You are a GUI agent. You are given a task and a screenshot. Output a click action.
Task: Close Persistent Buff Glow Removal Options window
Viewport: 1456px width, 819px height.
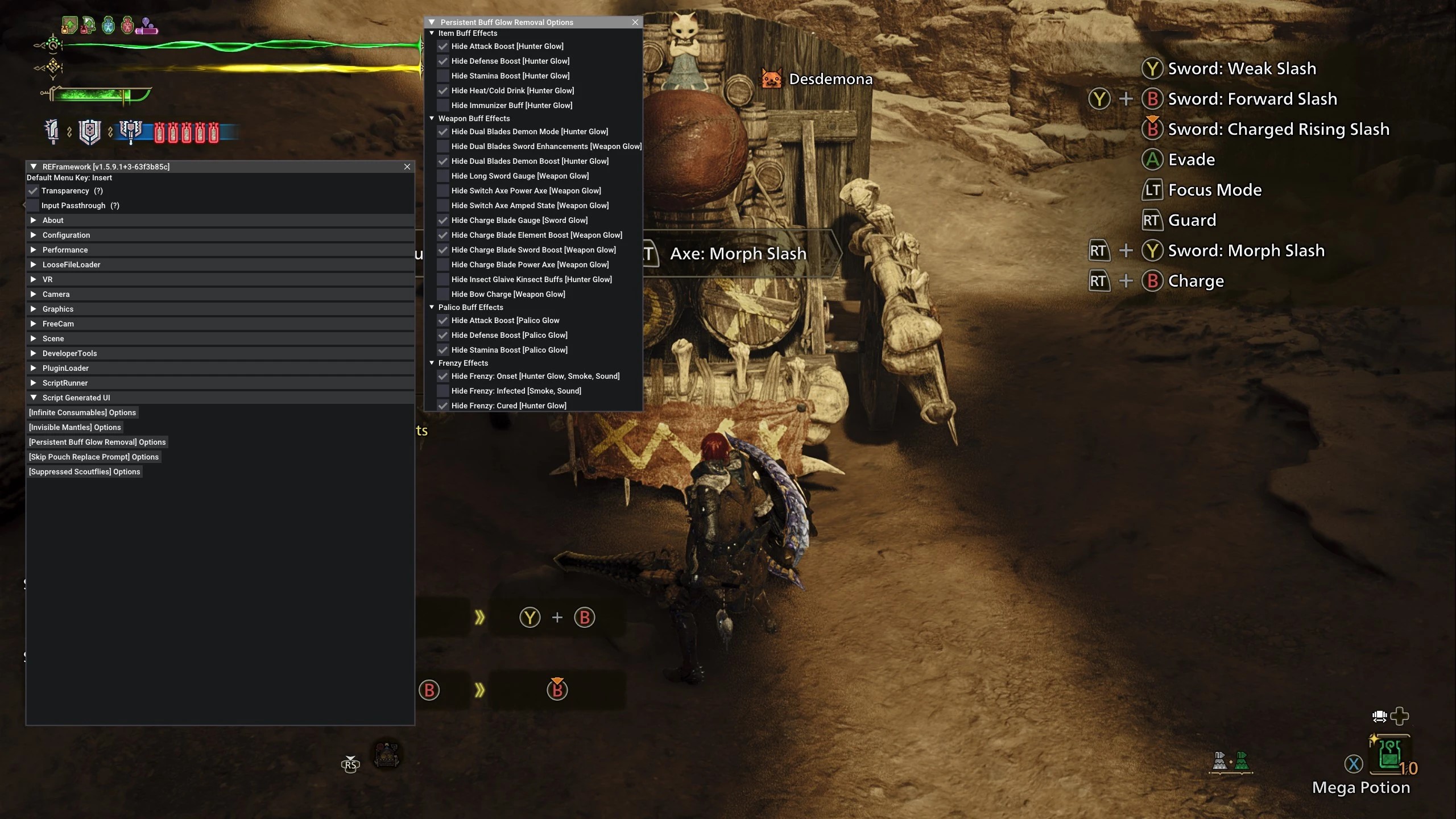(x=635, y=22)
